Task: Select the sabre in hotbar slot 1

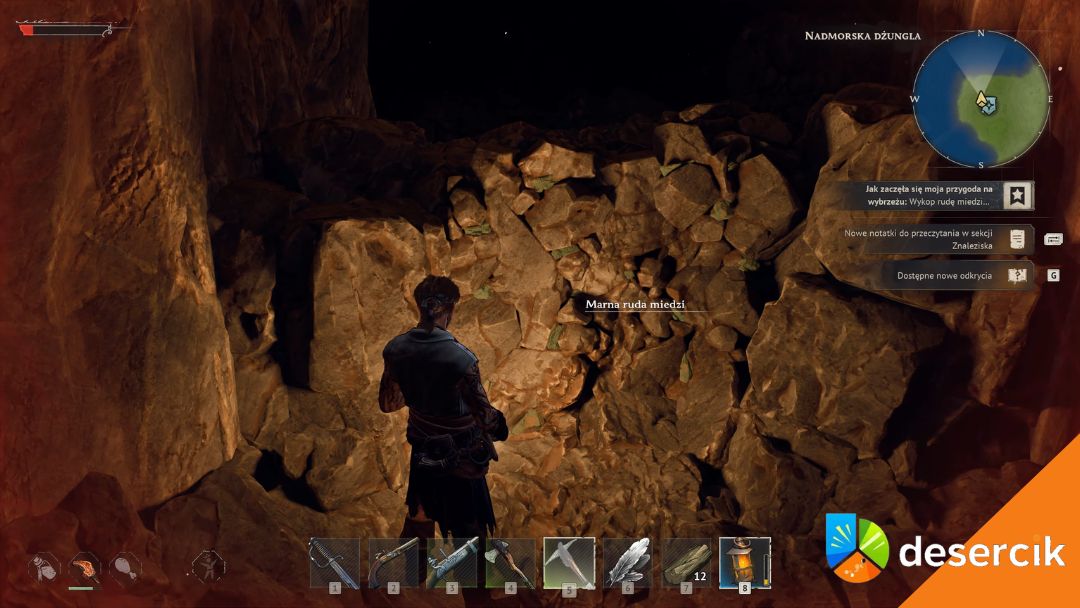Action: pos(334,562)
